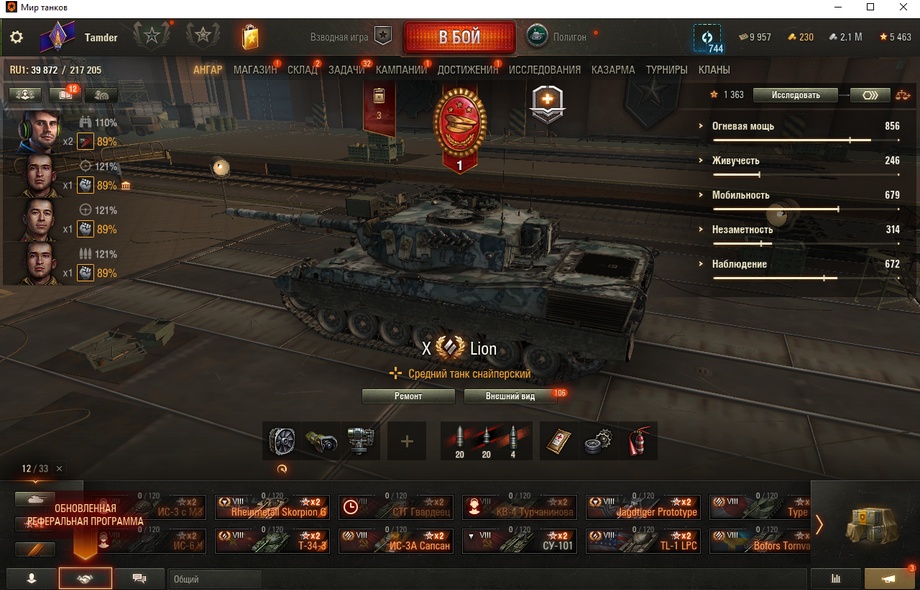This screenshot has width=920, height=590.
Task: Start a battle with the В БОЙ button
Action: click(459, 38)
